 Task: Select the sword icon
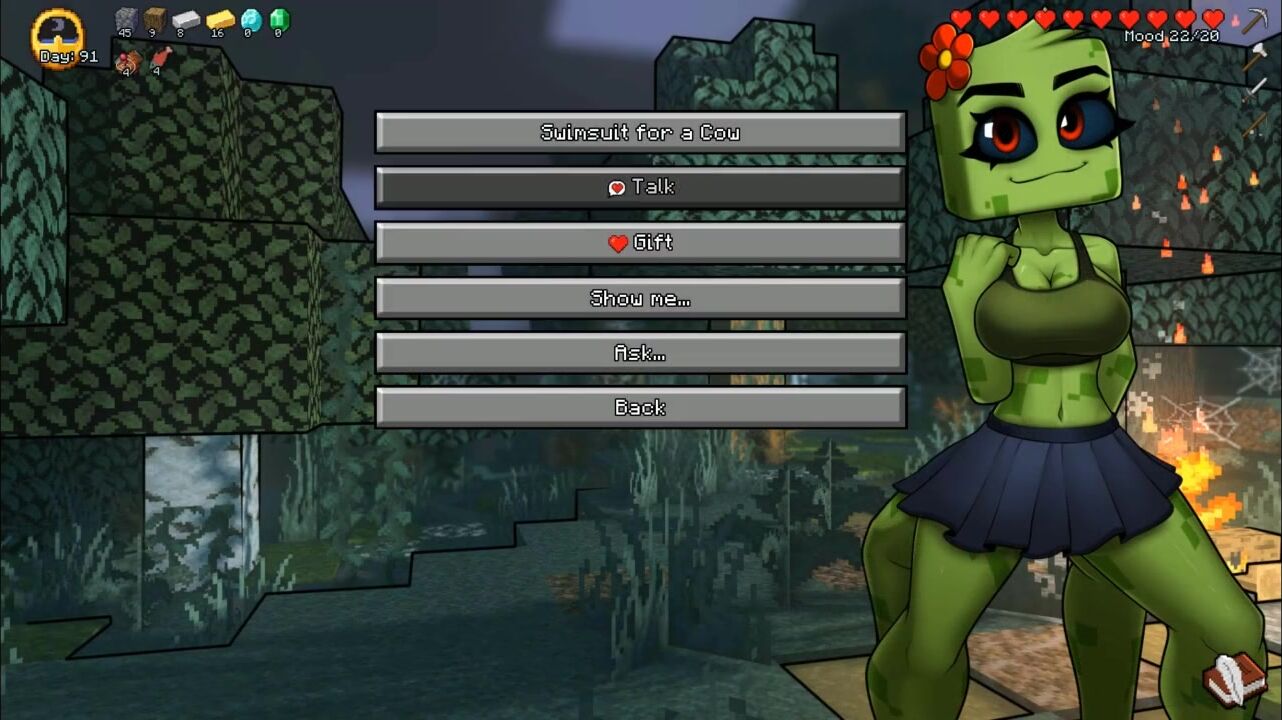tap(1255, 90)
